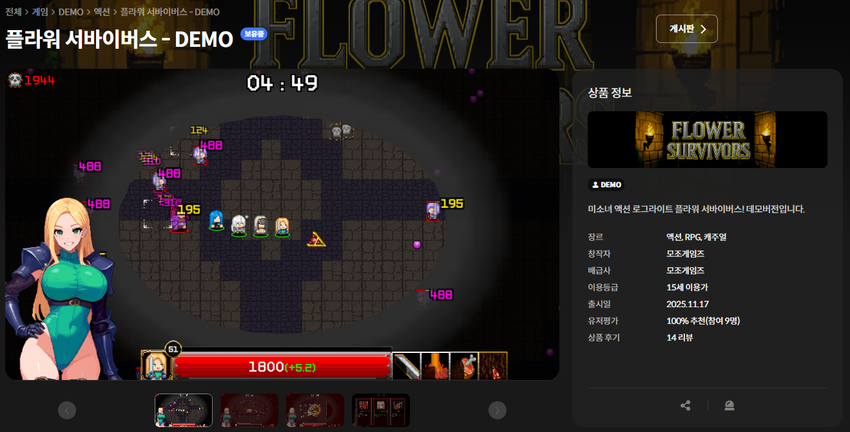
Task: Go to the 전체 breadcrumb link
Action: point(13,12)
